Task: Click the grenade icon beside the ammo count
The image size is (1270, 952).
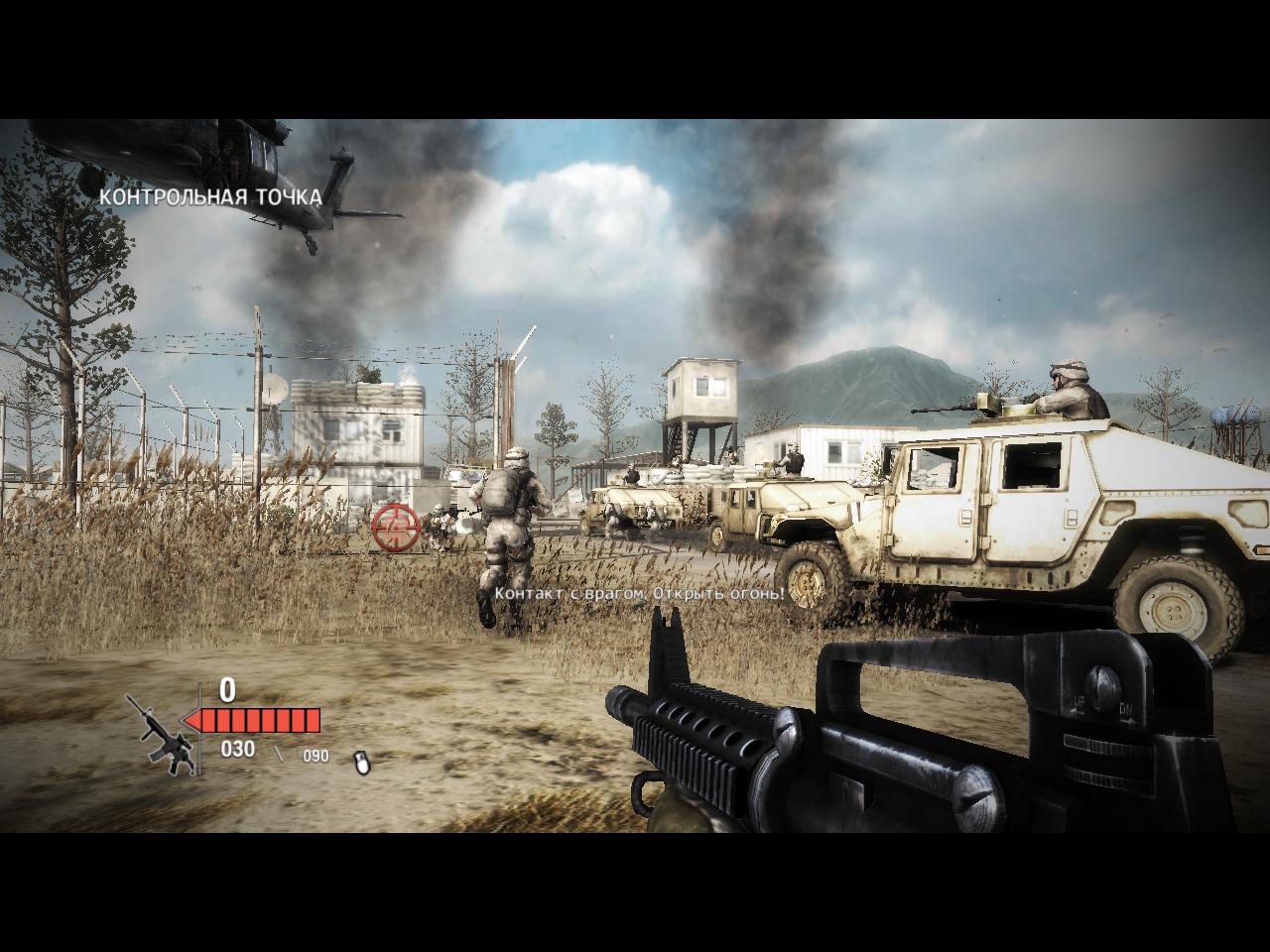Action: tap(362, 761)
